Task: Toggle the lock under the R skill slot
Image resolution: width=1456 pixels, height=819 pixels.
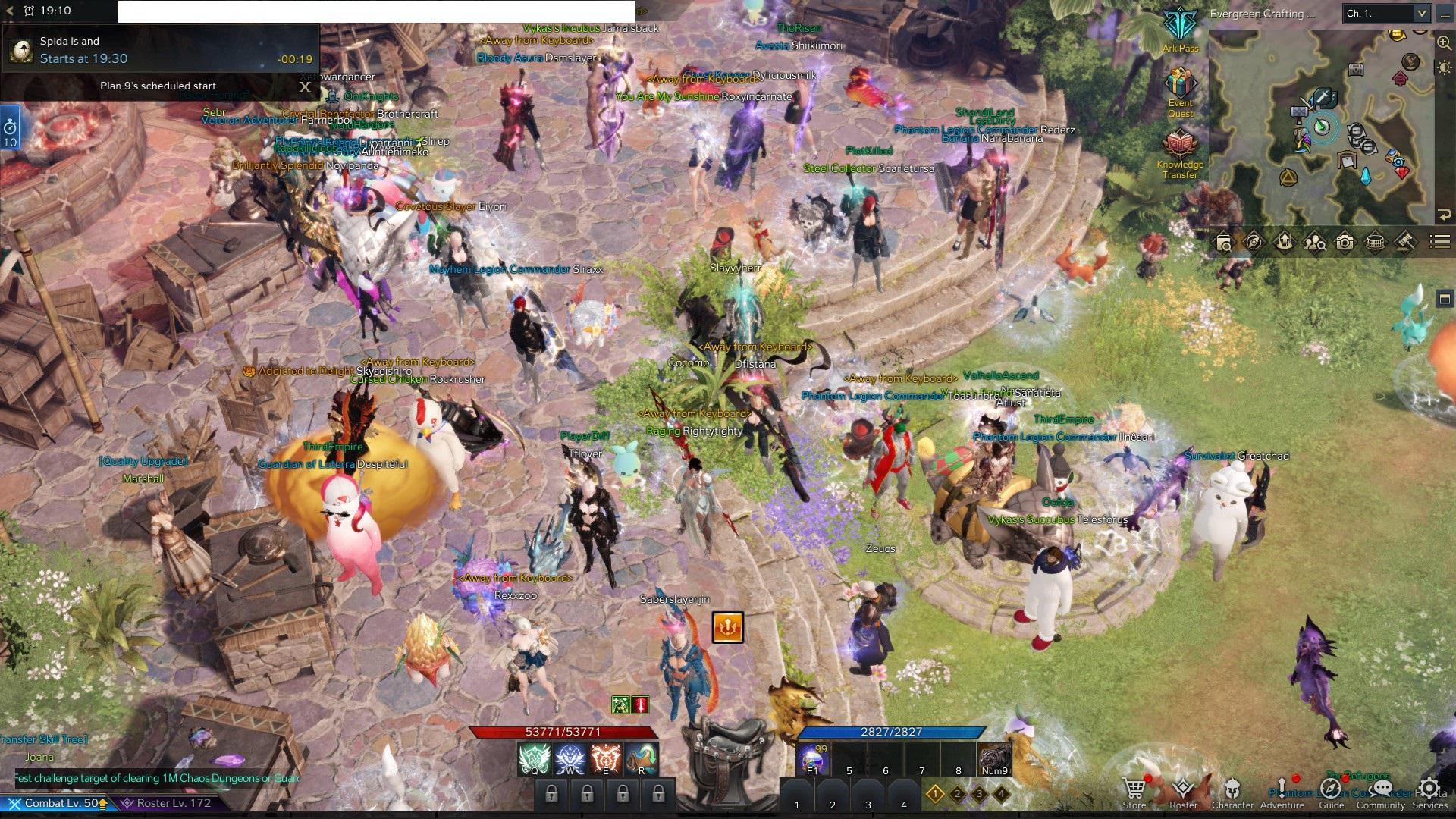Action: tap(659, 793)
